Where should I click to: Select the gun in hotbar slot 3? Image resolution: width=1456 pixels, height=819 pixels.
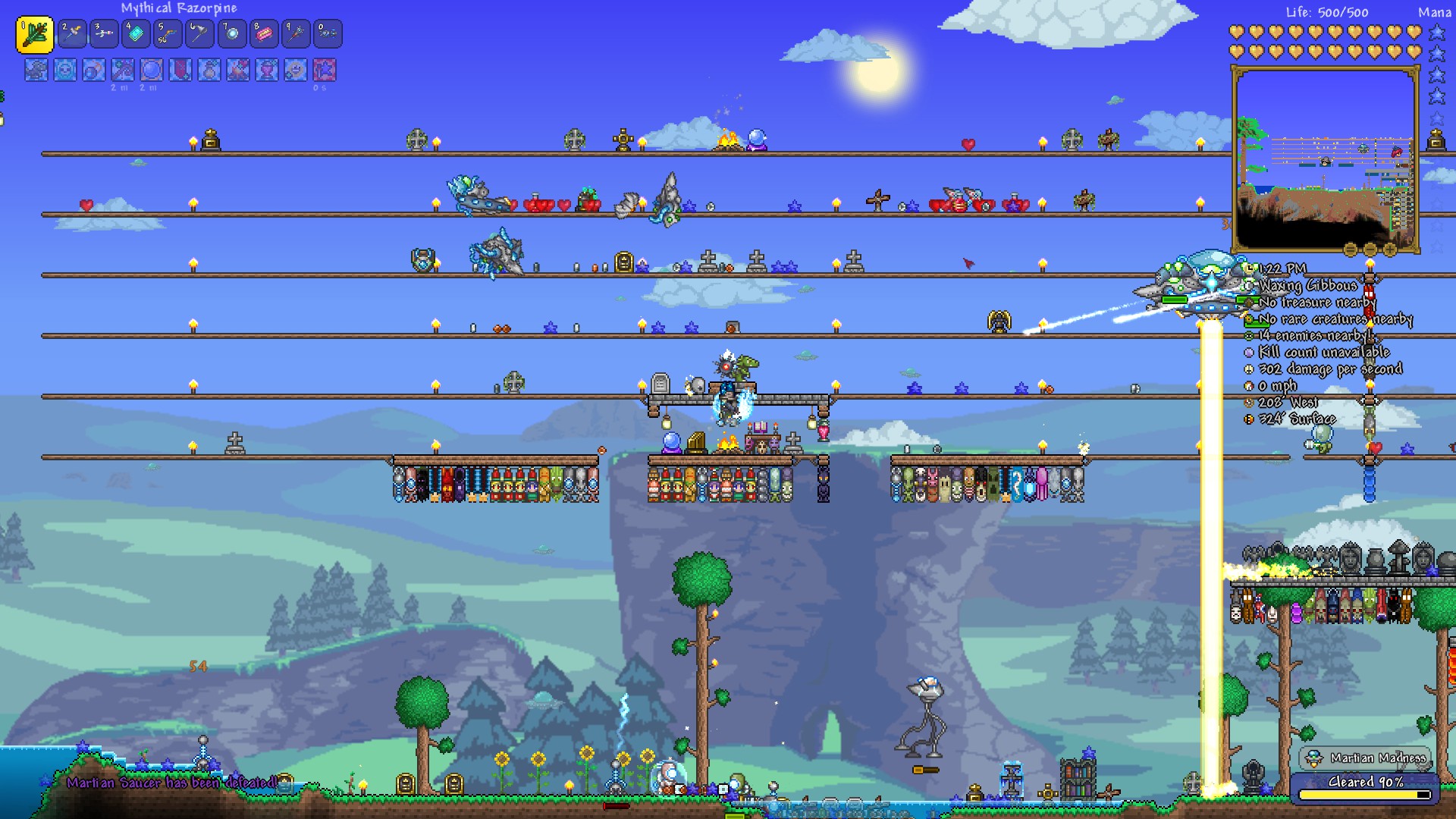[x=104, y=33]
